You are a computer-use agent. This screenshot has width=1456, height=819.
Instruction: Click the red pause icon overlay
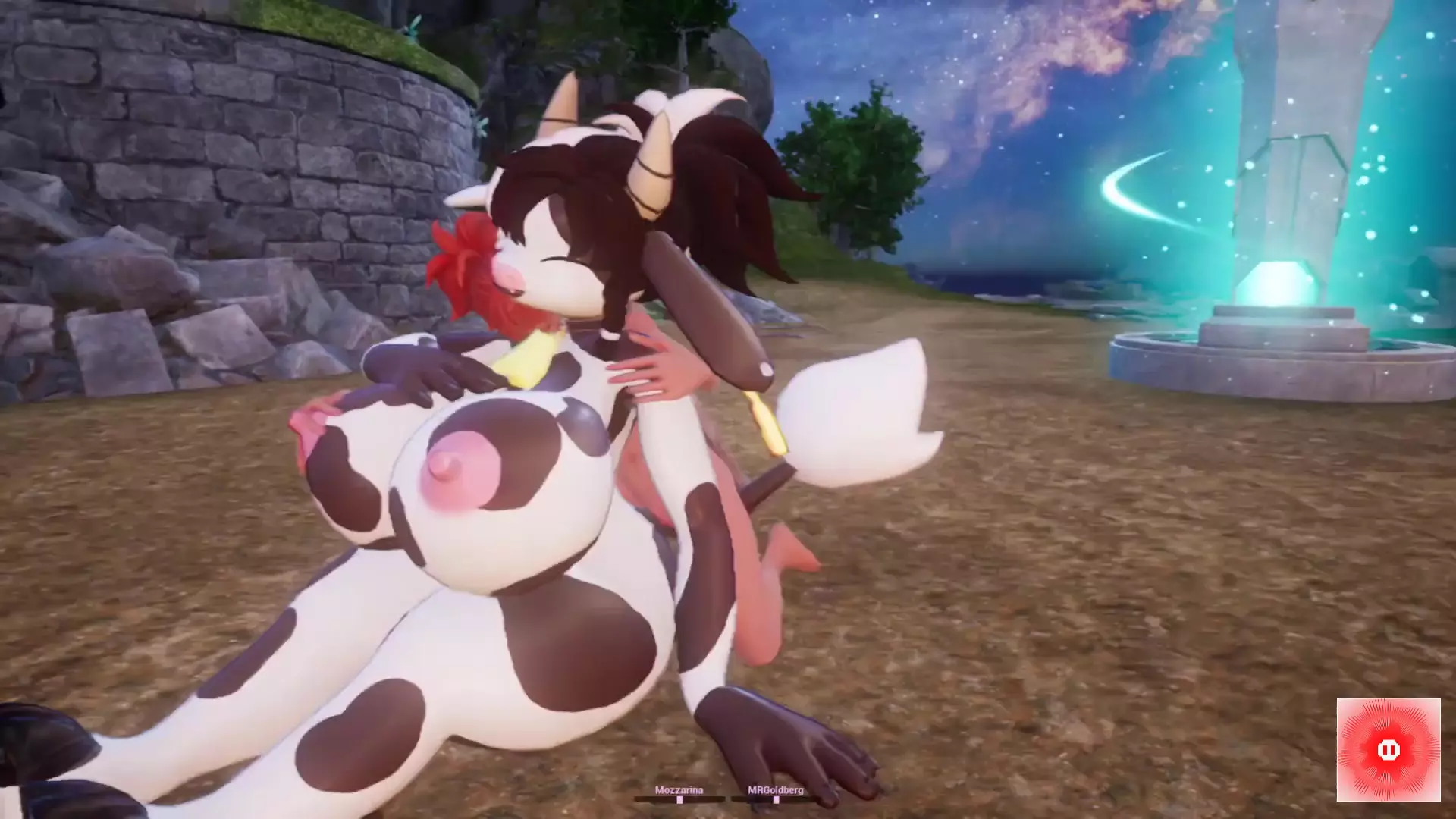1388,749
